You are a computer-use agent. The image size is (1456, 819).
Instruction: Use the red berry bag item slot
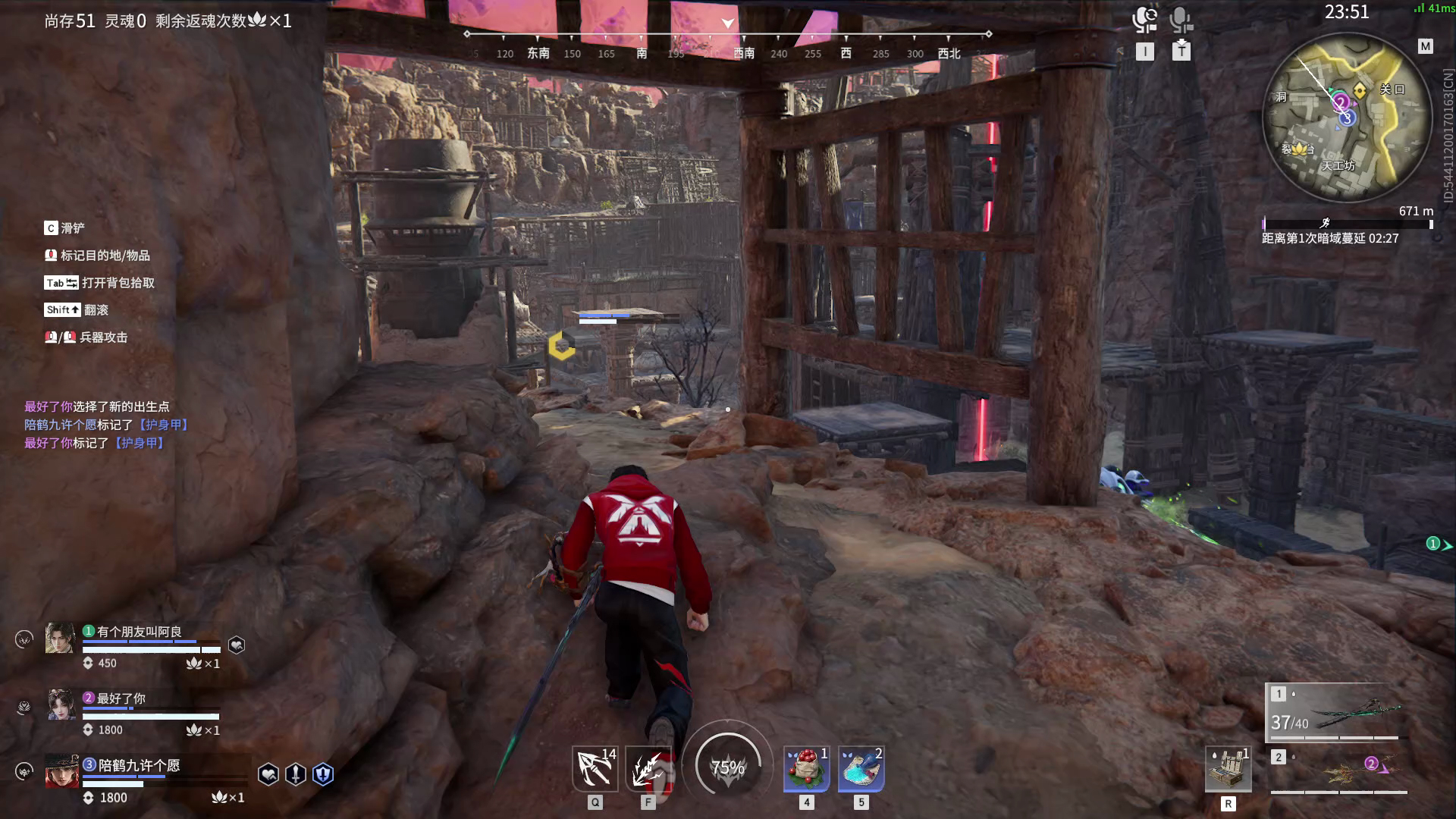pos(806,768)
